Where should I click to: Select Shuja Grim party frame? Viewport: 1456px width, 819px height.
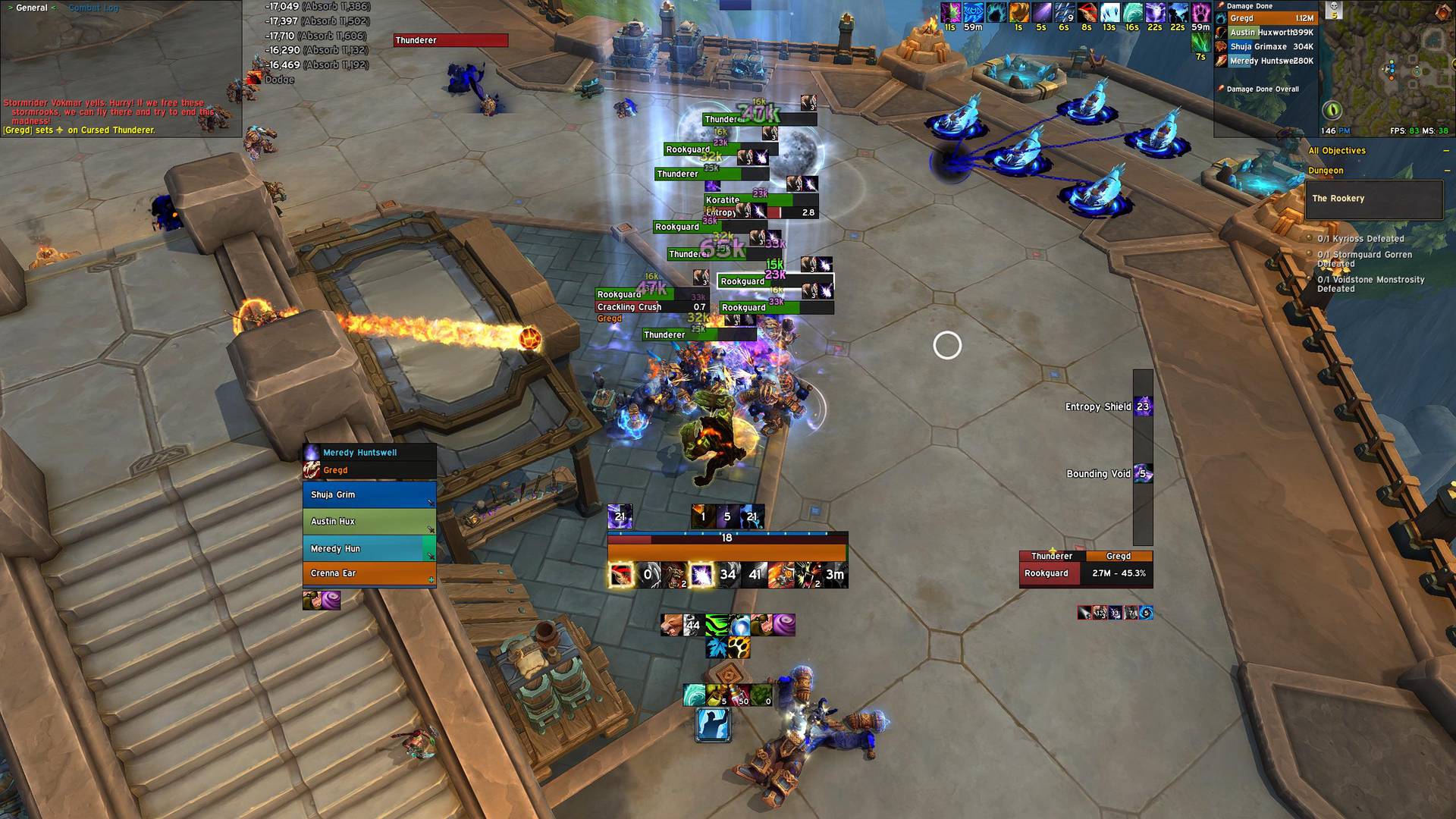[x=369, y=494]
